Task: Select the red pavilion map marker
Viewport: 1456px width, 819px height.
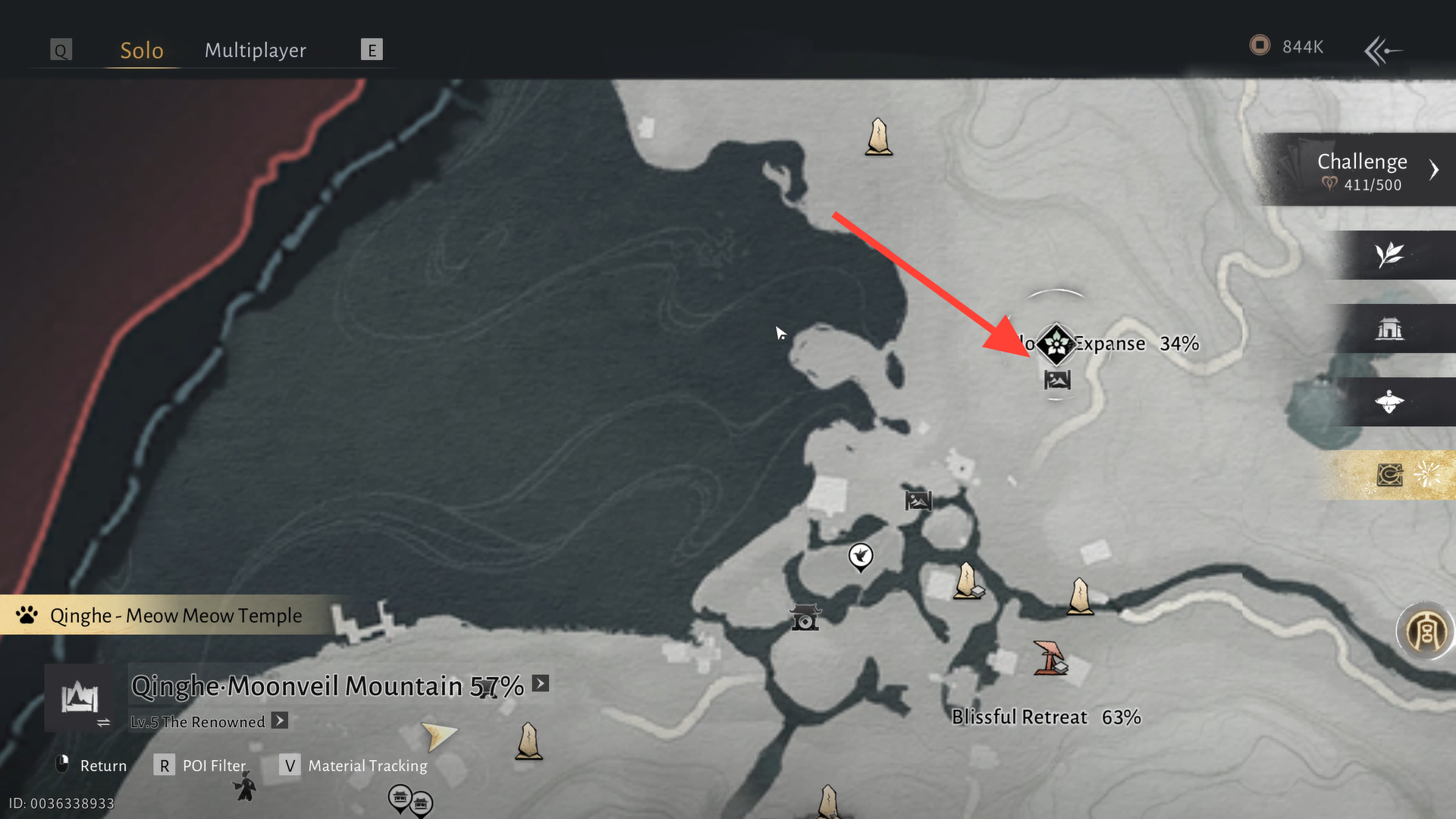Action: [x=1050, y=657]
